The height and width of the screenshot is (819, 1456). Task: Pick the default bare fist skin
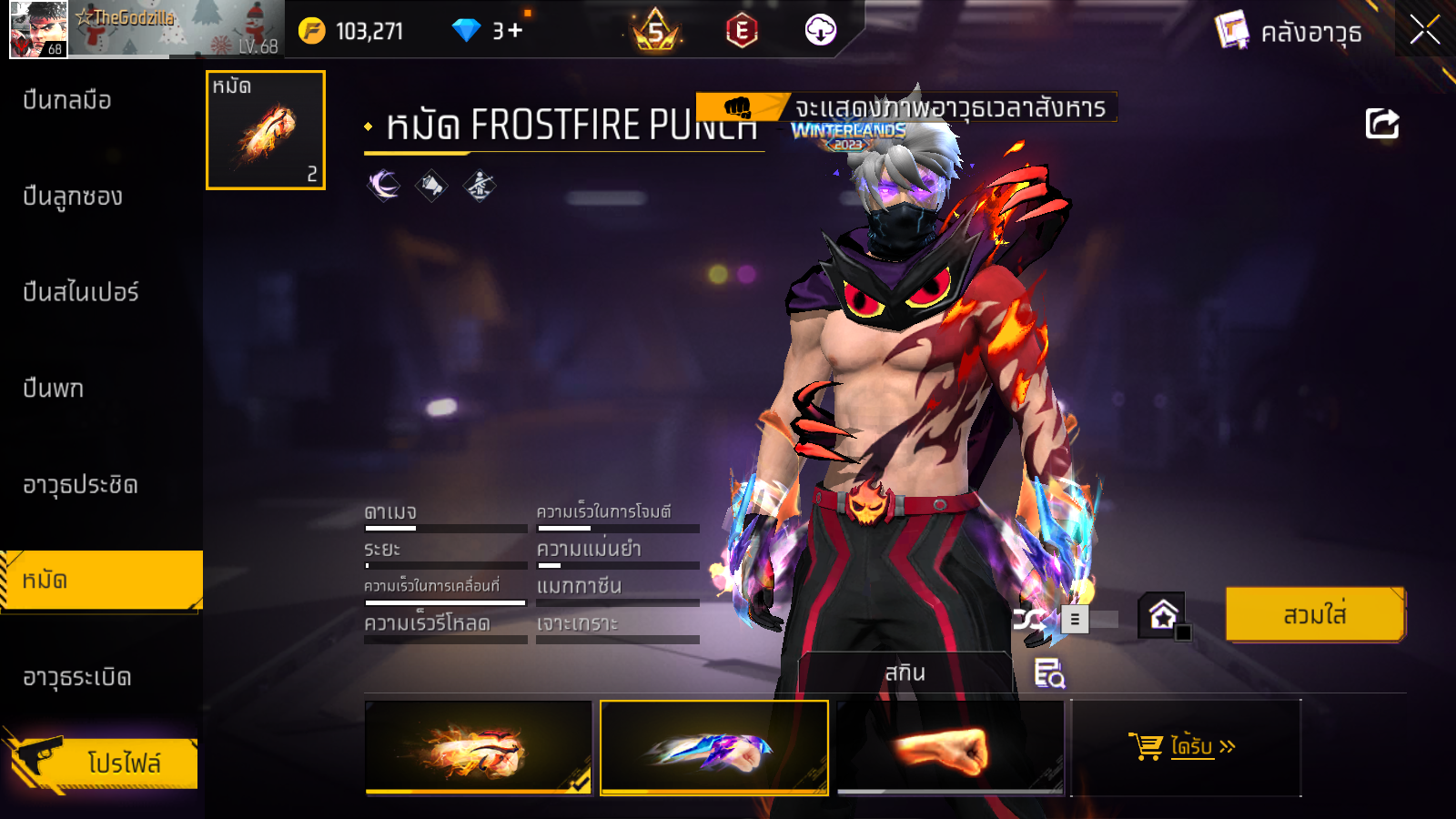(949, 747)
